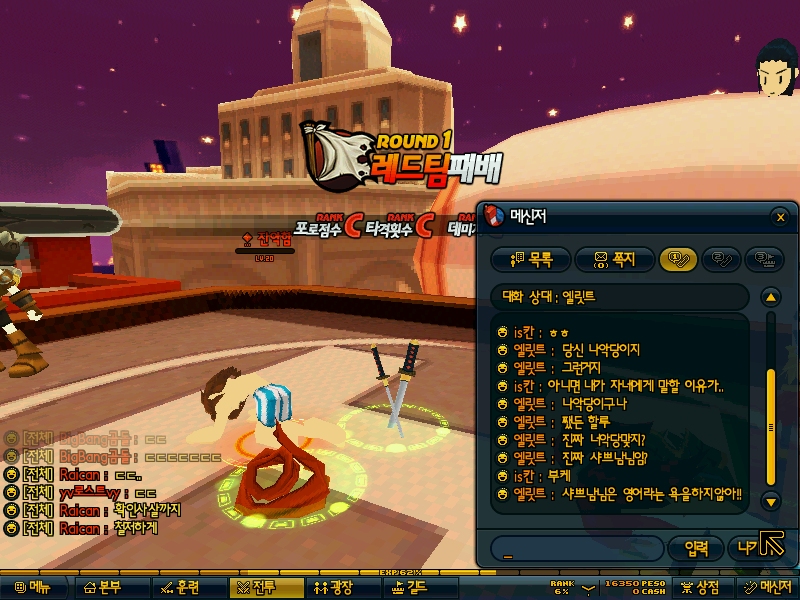
Task: Go to the 광장 plaza
Action: point(335,588)
